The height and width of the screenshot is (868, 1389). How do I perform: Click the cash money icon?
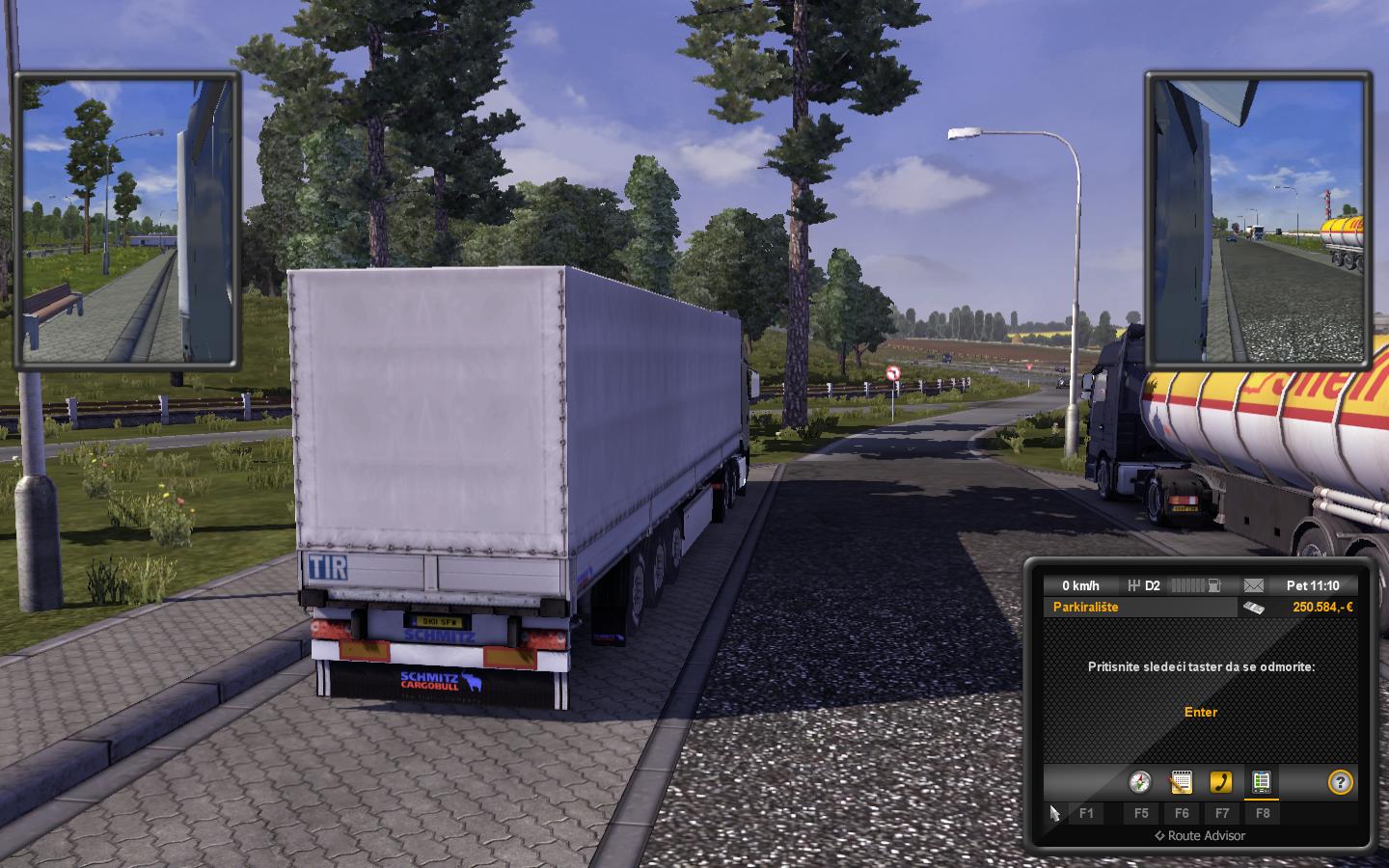[1253, 607]
